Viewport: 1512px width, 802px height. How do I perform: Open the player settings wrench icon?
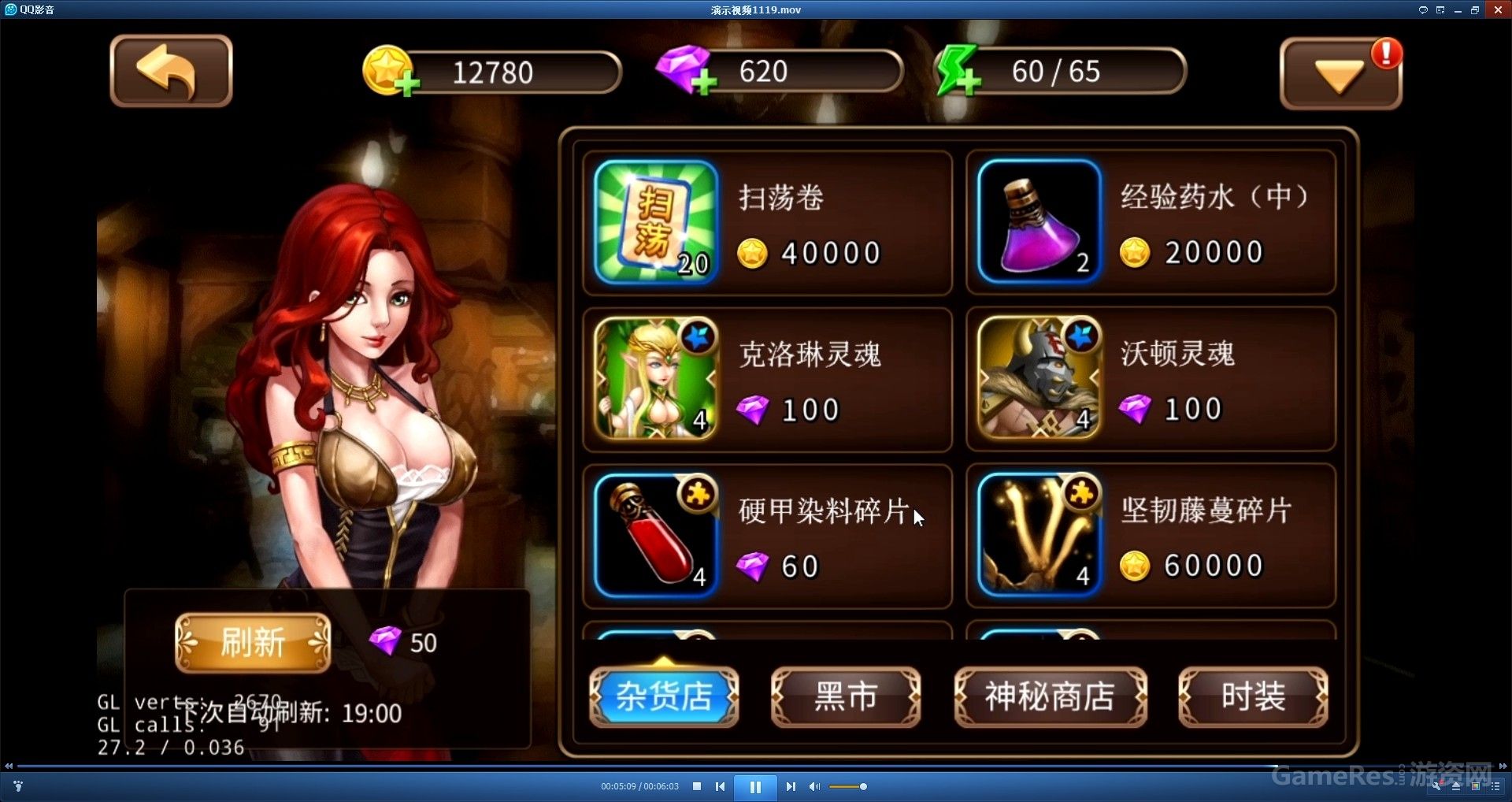(x=1437, y=786)
